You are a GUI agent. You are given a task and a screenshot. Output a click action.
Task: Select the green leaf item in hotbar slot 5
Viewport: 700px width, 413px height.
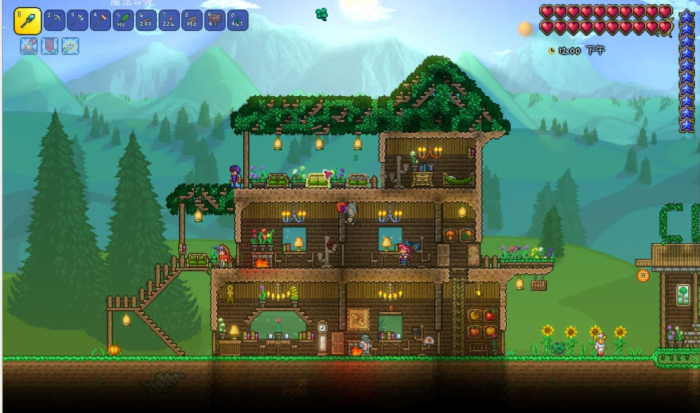(x=124, y=20)
